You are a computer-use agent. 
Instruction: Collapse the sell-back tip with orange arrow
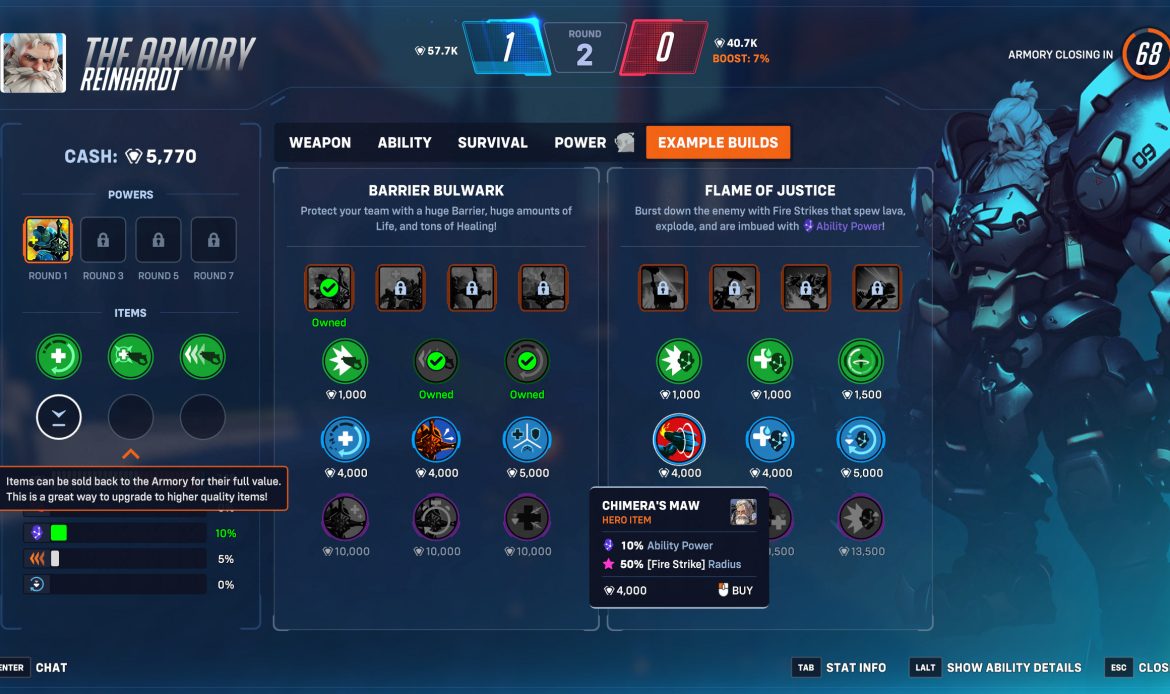point(130,454)
